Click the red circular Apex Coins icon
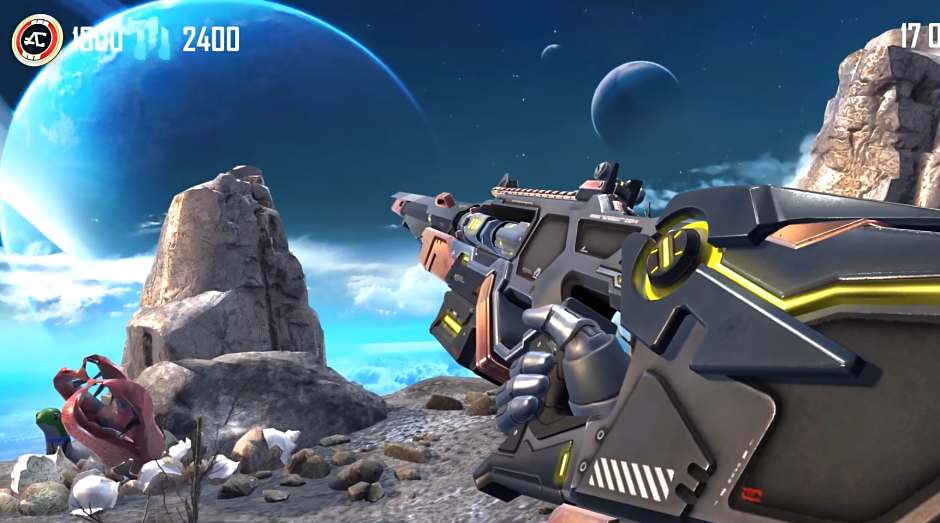940x523 pixels. pyautogui.click(x=37, y=40)
